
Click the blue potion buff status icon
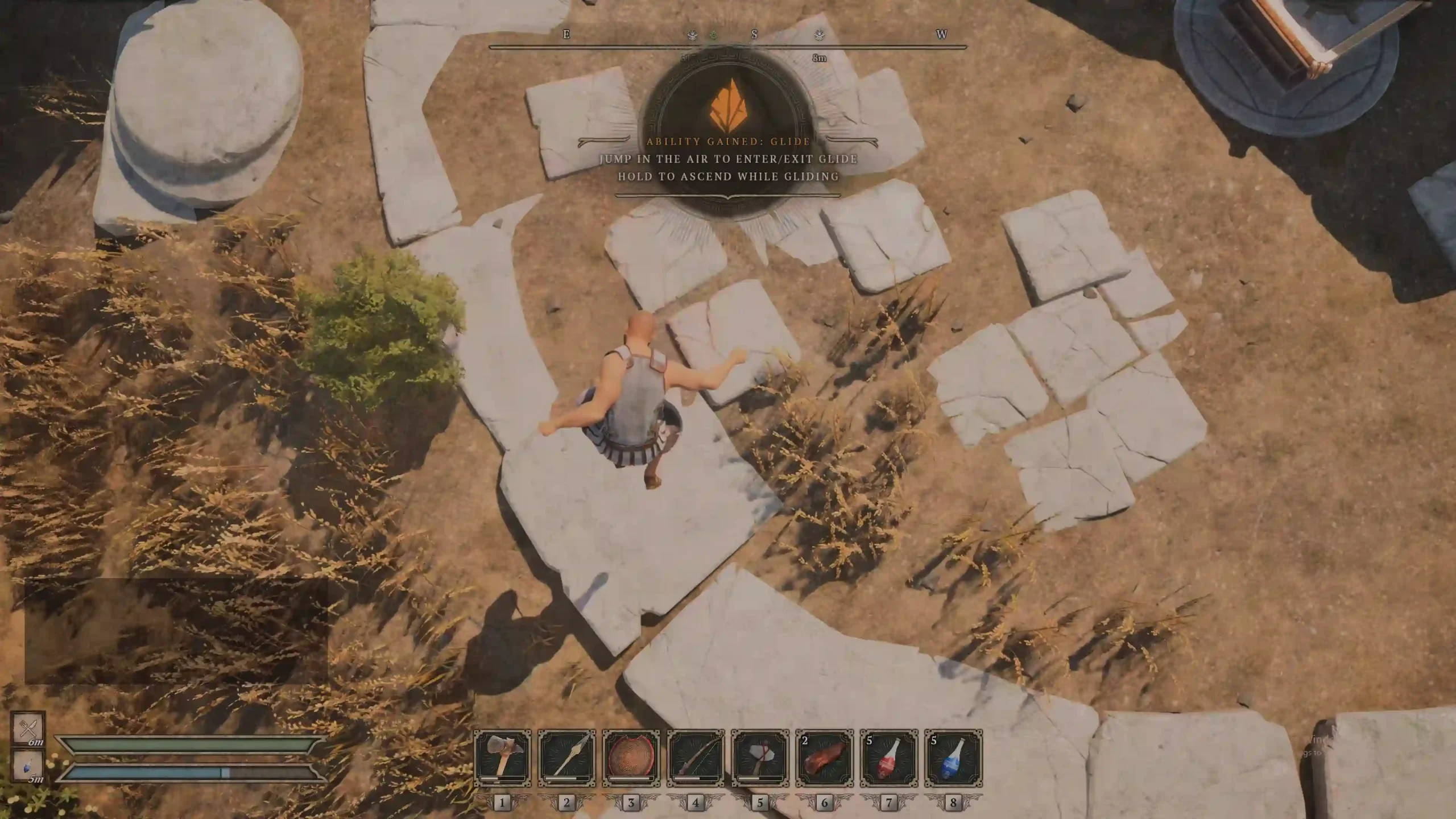coord(28,766)
